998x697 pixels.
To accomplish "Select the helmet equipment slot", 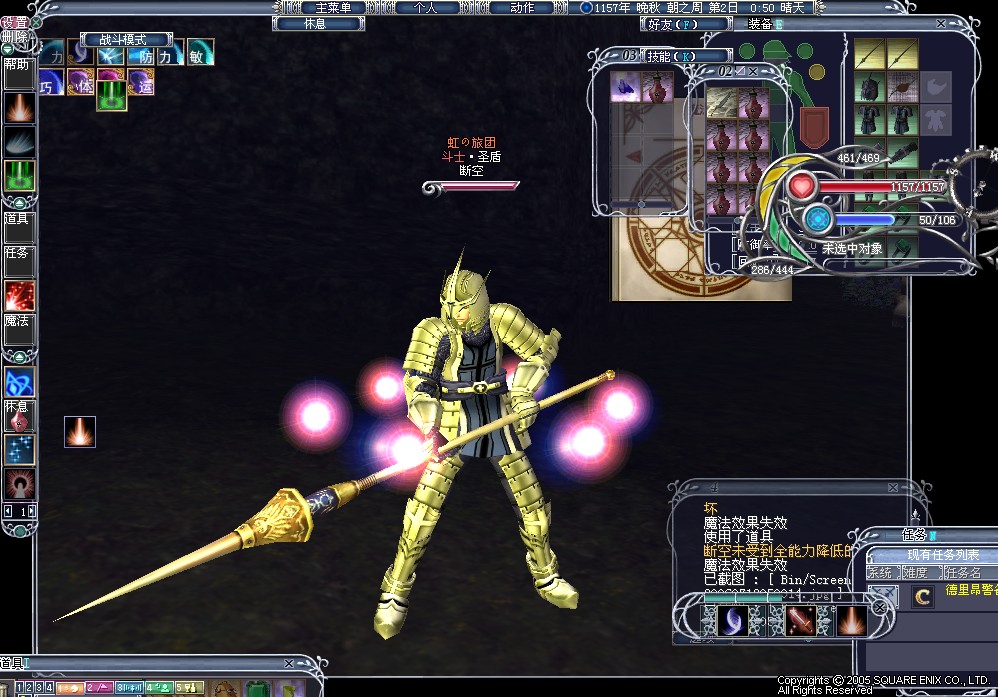I will (x=870, y=88).
